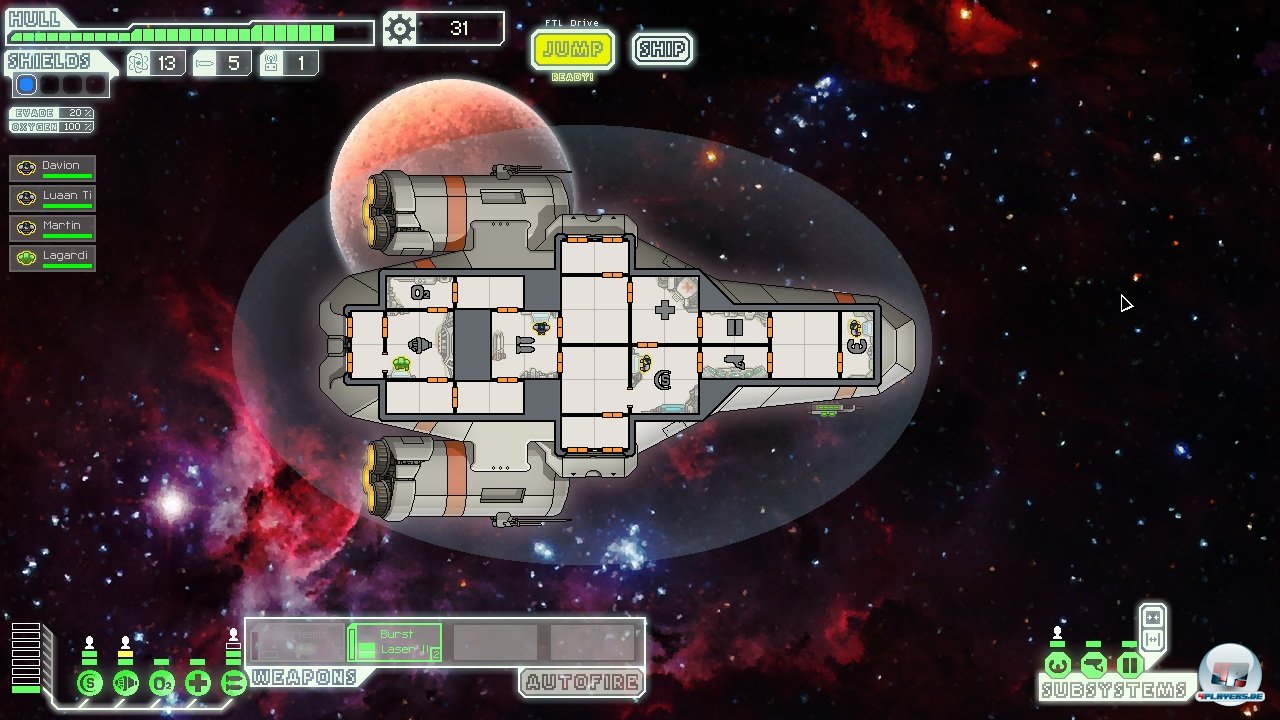This screenshot has width=1280, height=720.
Task: Click the oxygen system icon
Action: [162, 684]
